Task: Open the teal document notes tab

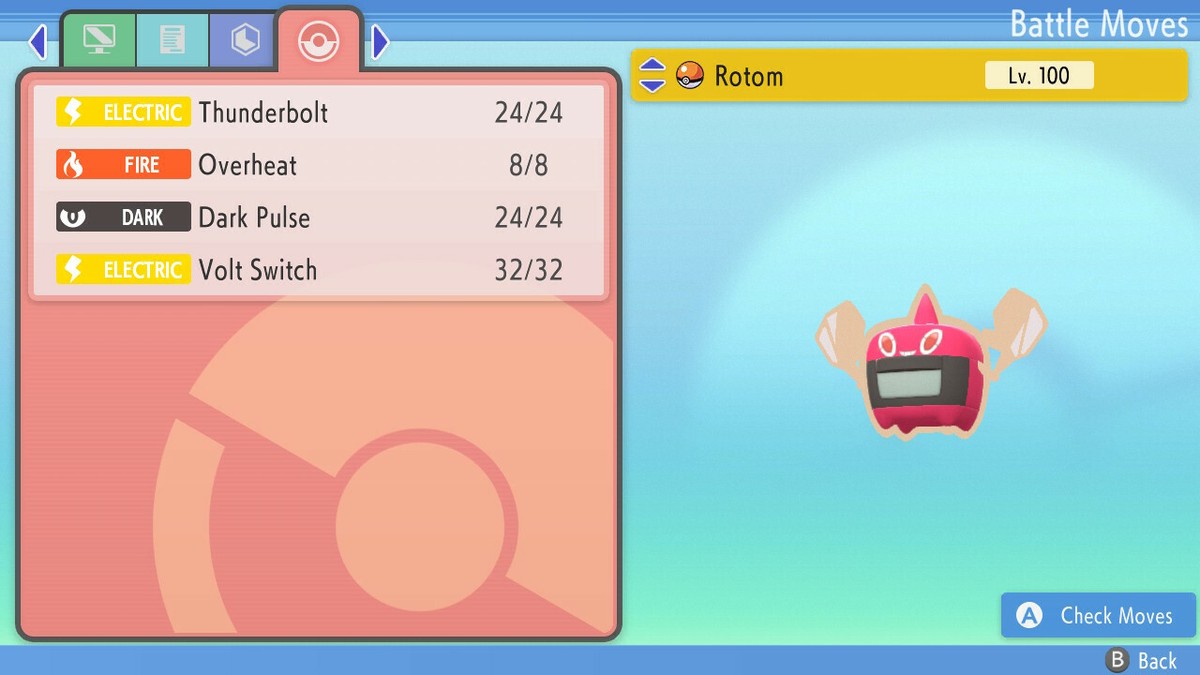Action: pos(172,40)
